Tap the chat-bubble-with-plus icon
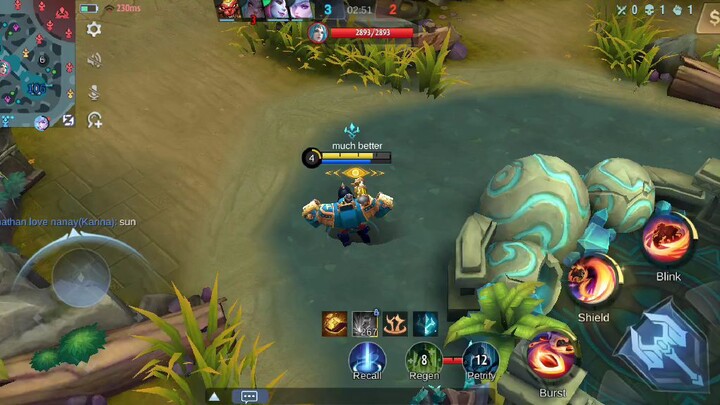 (x=94, y=120)
